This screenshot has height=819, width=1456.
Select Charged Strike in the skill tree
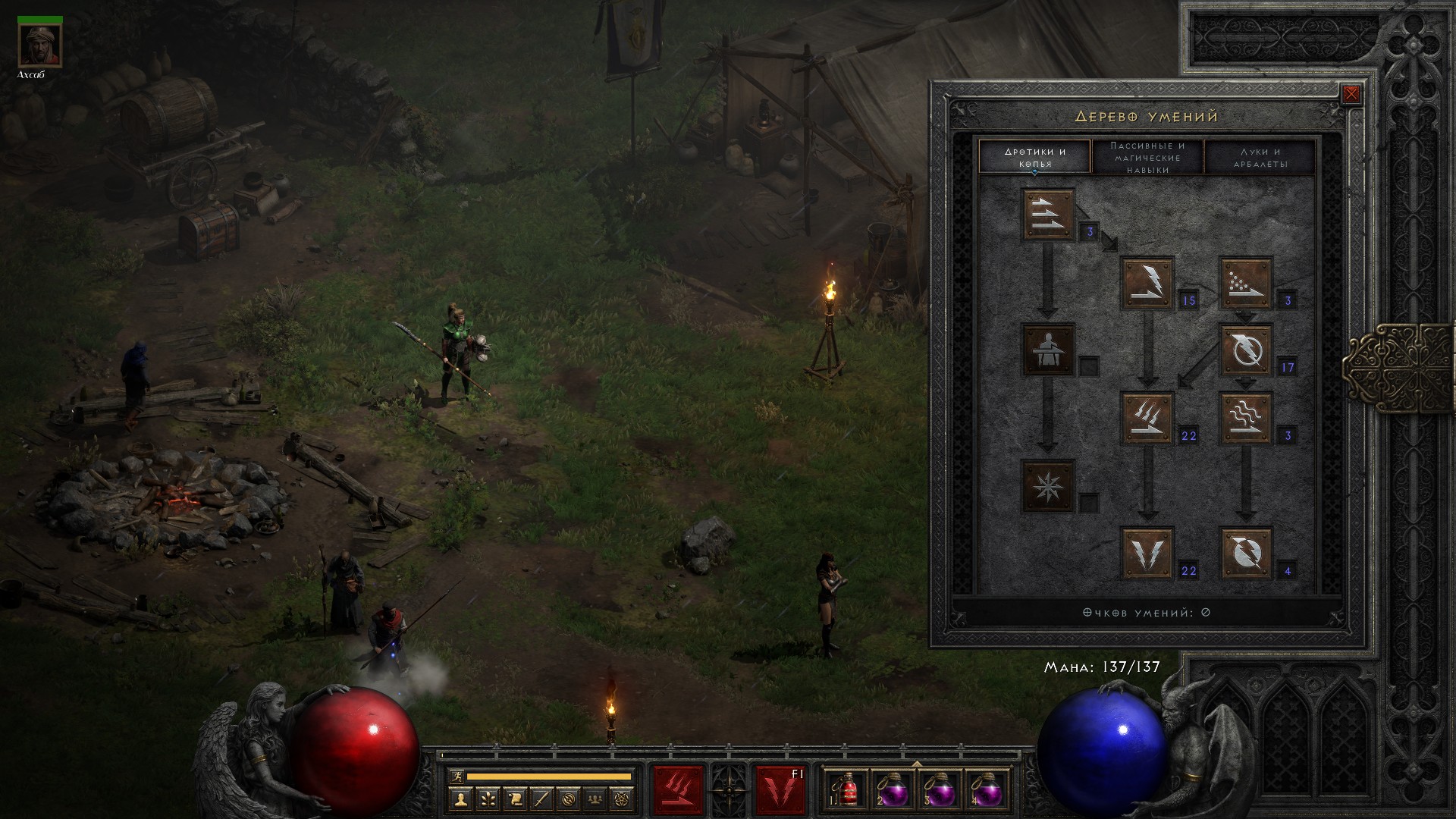(x=1147, y=418)
